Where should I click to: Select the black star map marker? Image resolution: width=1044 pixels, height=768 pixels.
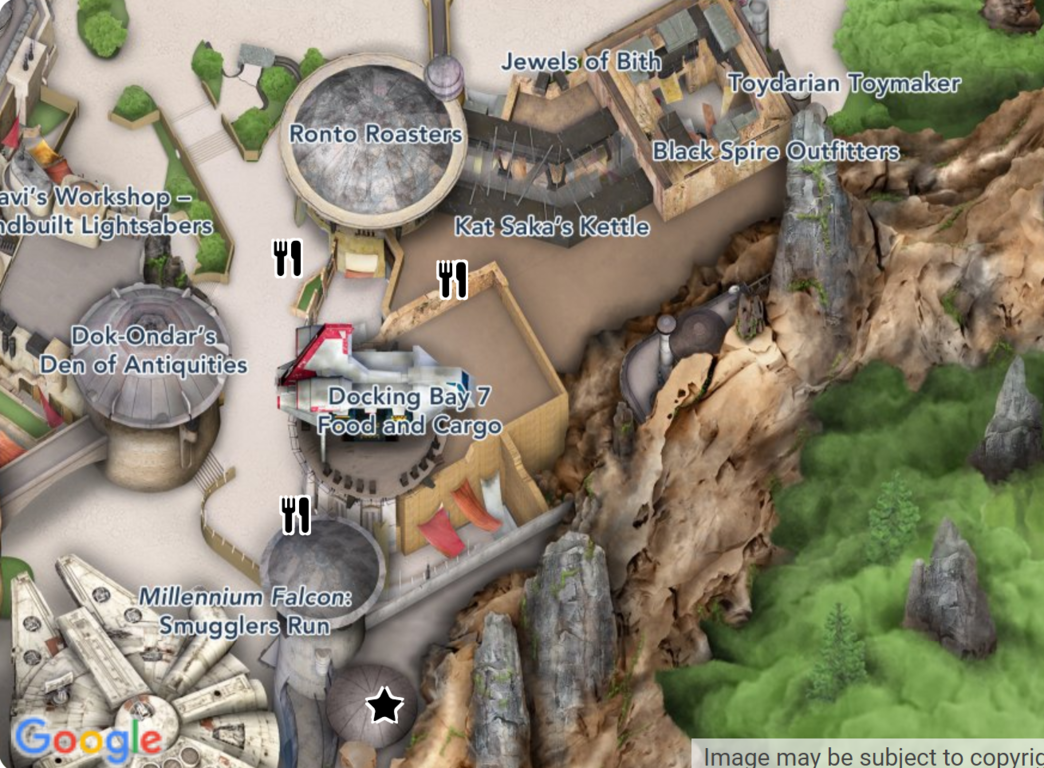click(384, 707)
